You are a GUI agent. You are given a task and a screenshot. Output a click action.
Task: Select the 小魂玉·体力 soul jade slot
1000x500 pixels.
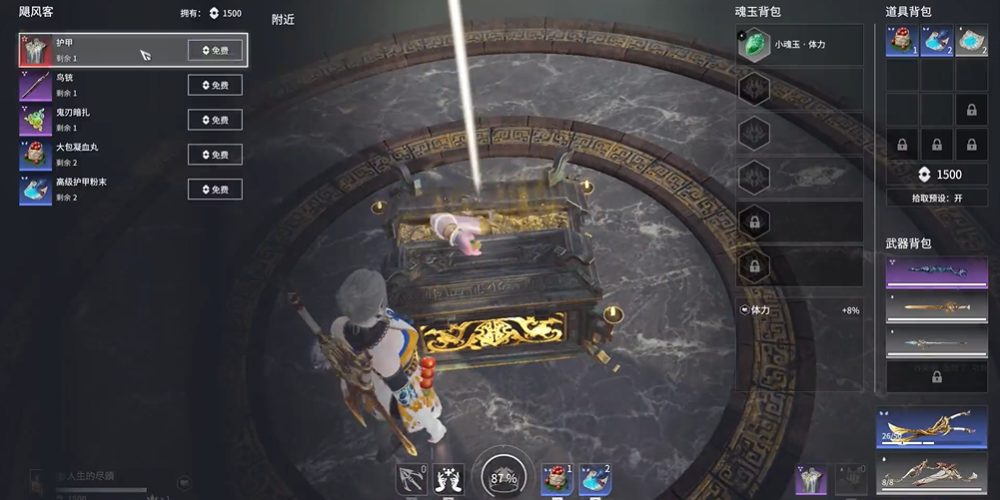click(x=799, y=45)
